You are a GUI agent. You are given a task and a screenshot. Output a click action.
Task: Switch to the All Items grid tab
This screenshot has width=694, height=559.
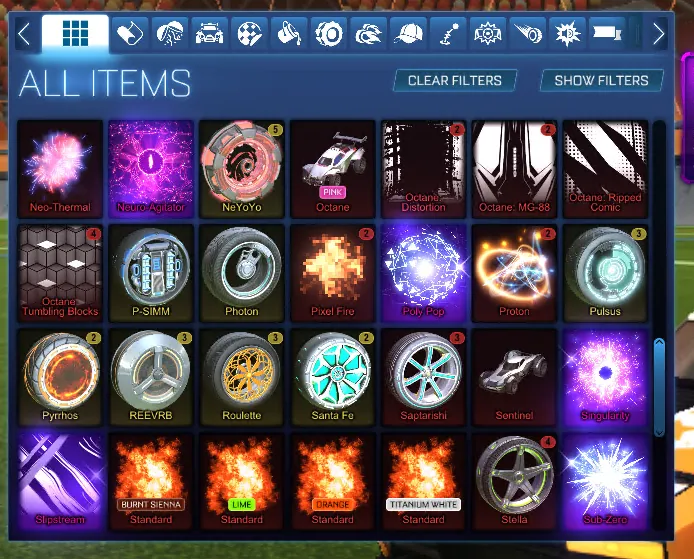coord(75,34)
